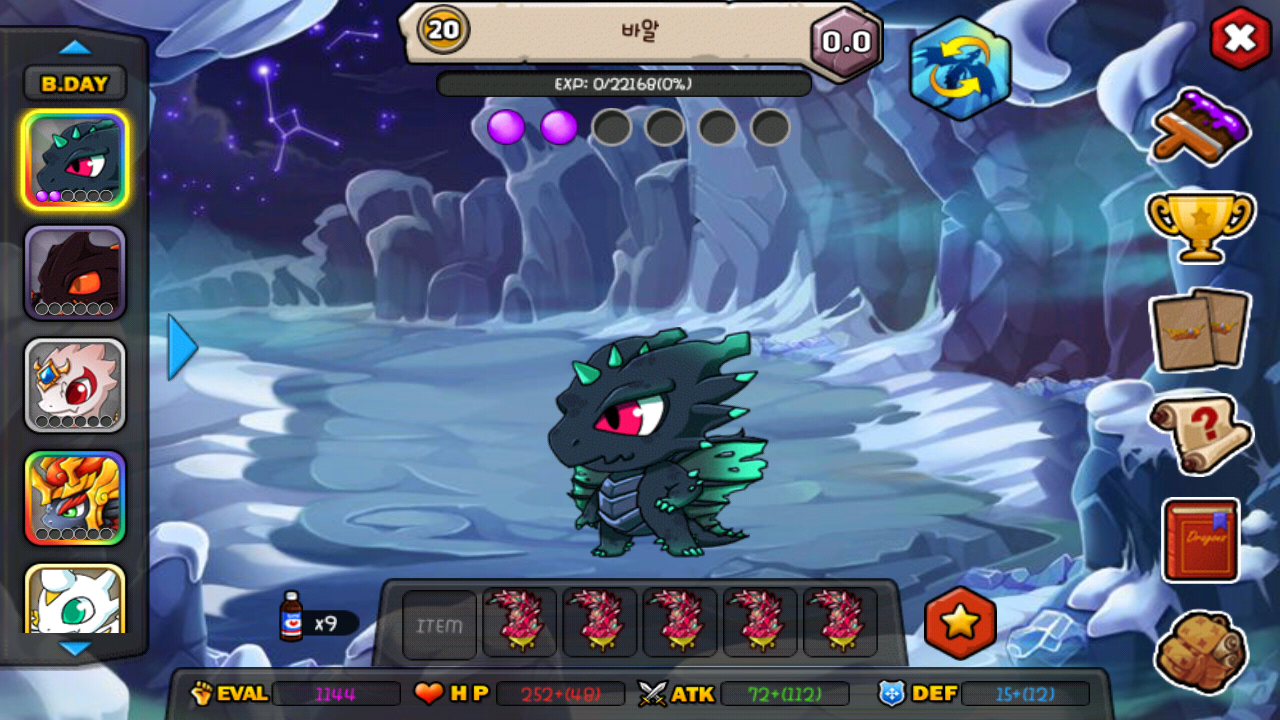1280x720 pixels.
Task: Select the empty ITEM slot
Action: point(440,625)
